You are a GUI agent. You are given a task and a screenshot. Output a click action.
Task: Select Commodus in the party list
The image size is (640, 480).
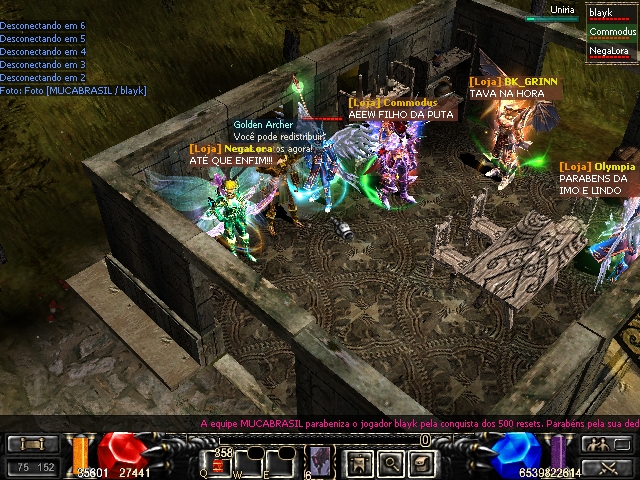click(x=612, y=32)
